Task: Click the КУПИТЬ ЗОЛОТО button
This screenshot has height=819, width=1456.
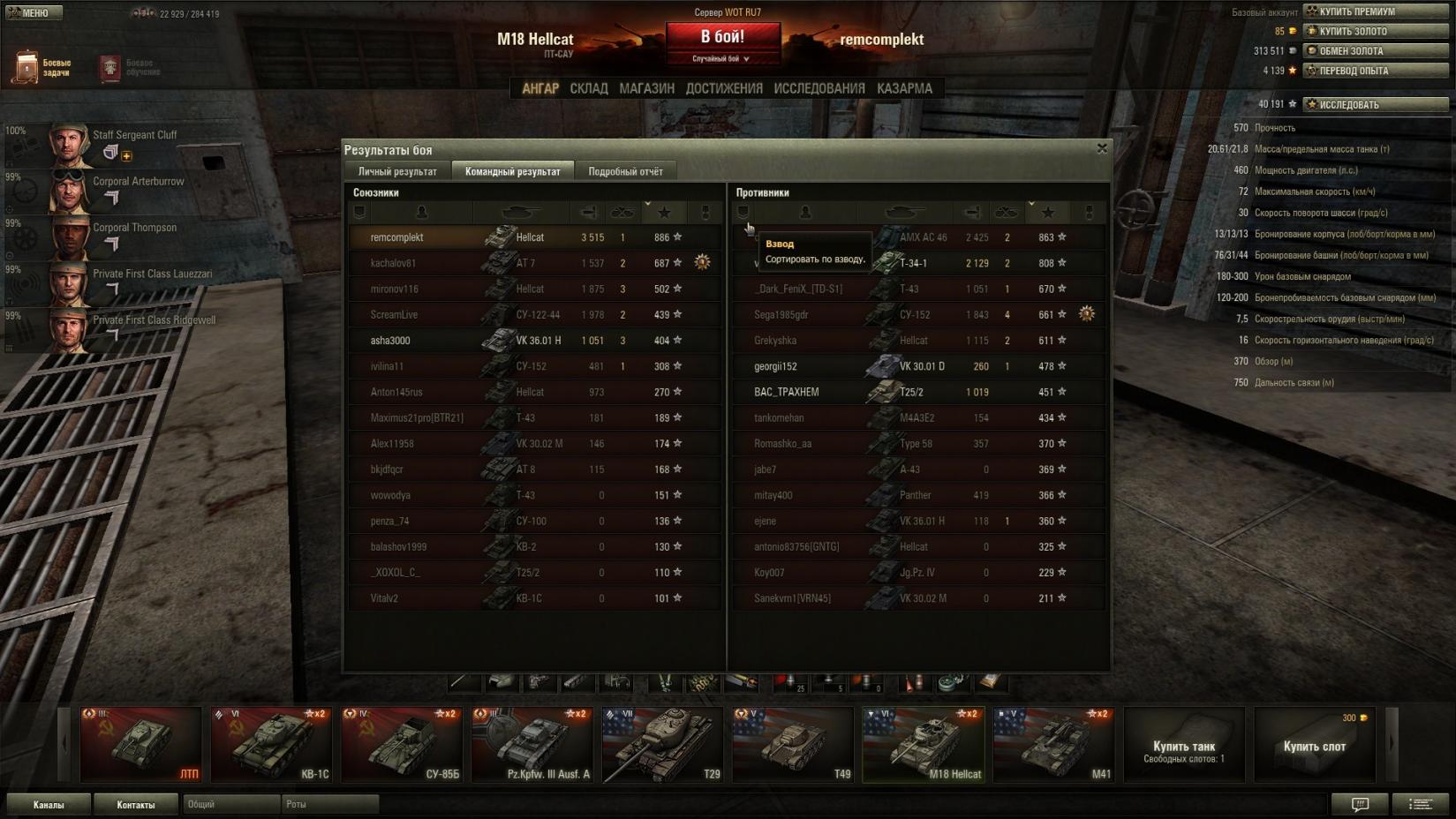Action: [1376, 31]
